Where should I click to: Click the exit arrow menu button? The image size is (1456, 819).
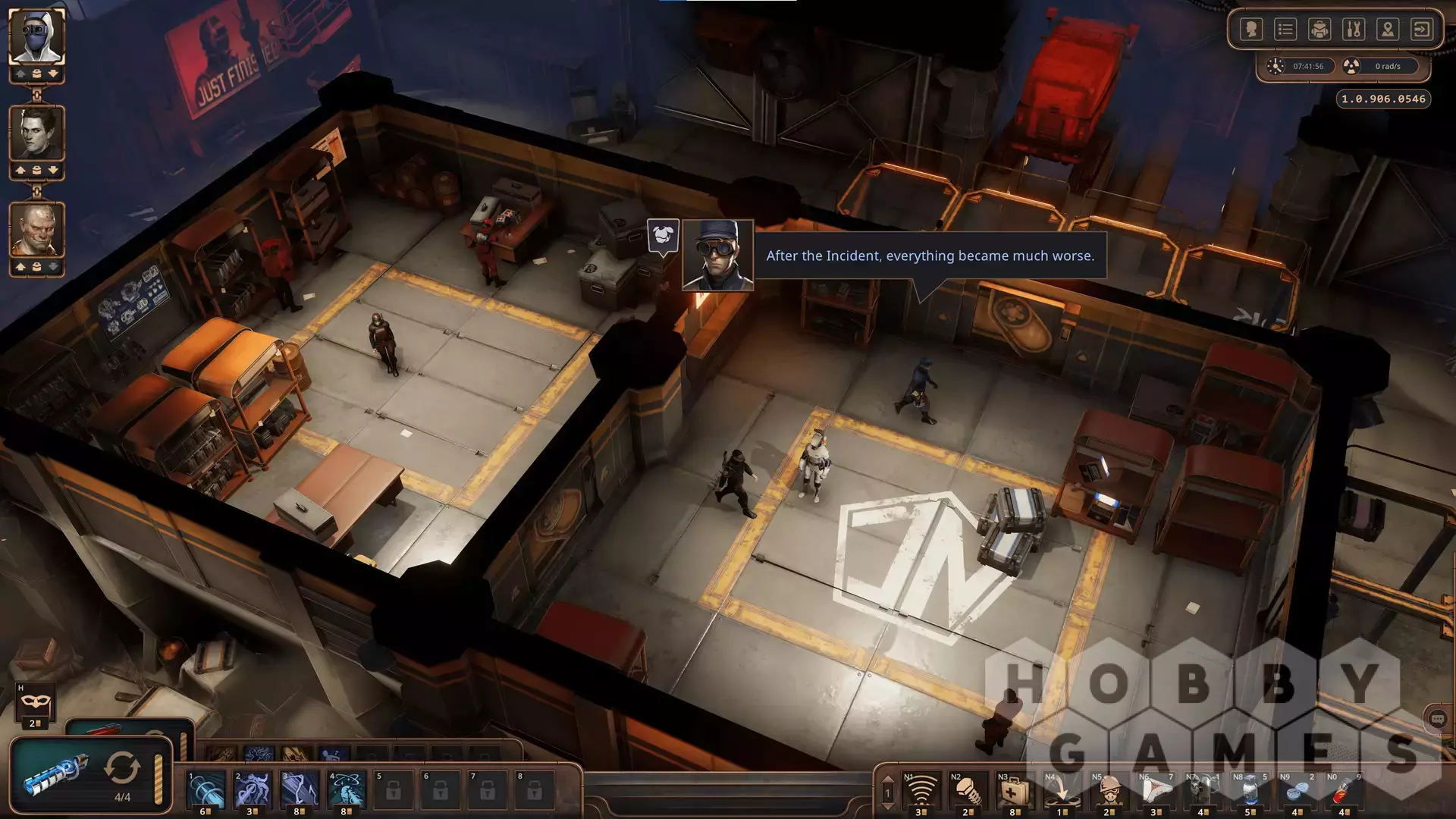tap(1422, 30)
